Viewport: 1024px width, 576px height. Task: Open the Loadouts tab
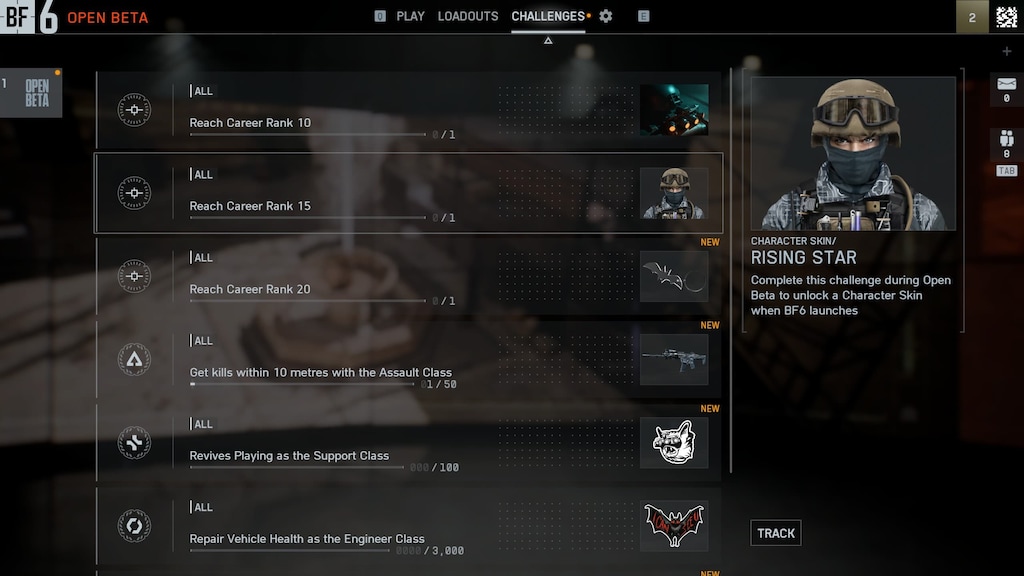(x=468, y=16)
